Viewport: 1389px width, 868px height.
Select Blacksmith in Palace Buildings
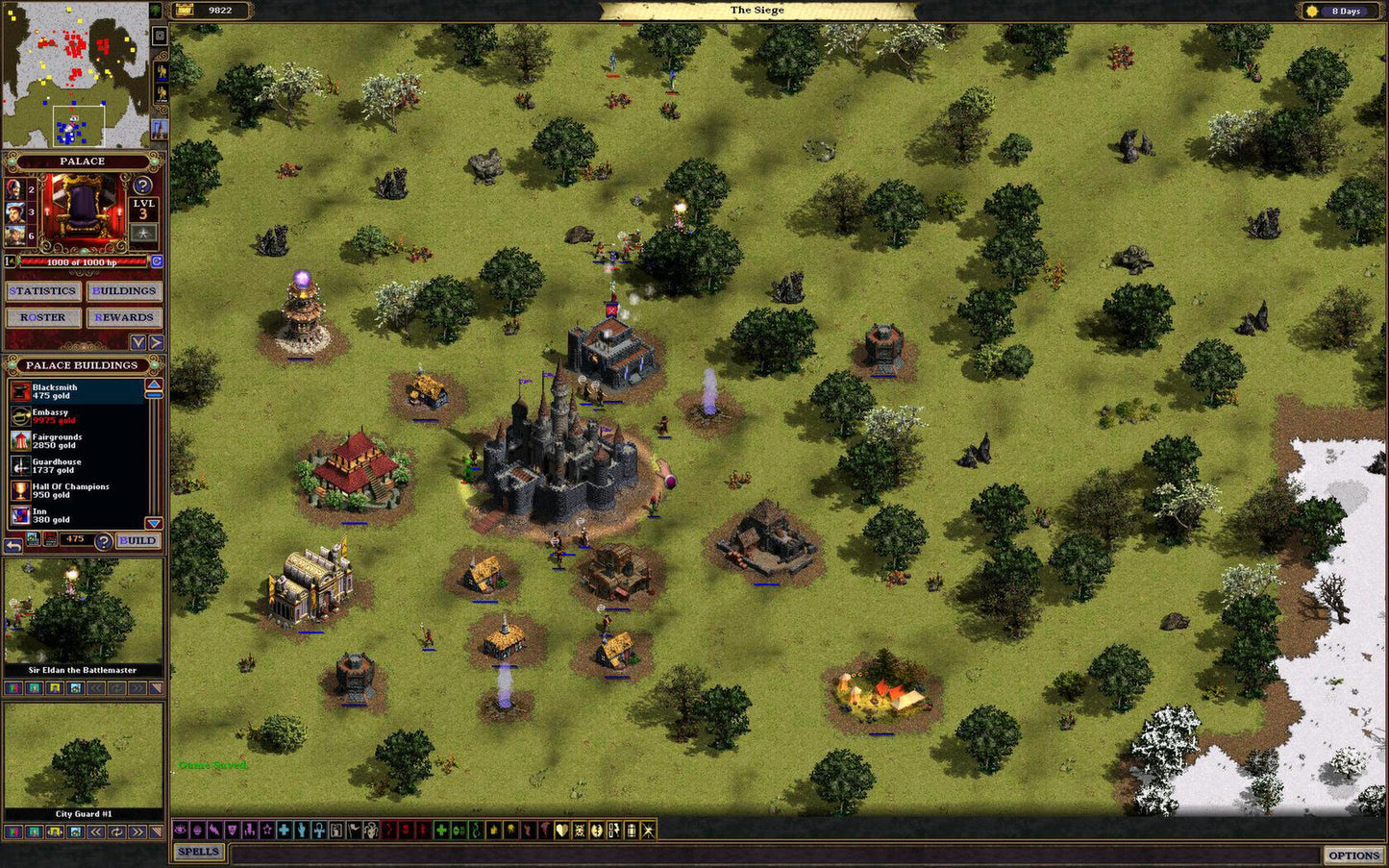[x=77, y=391]
